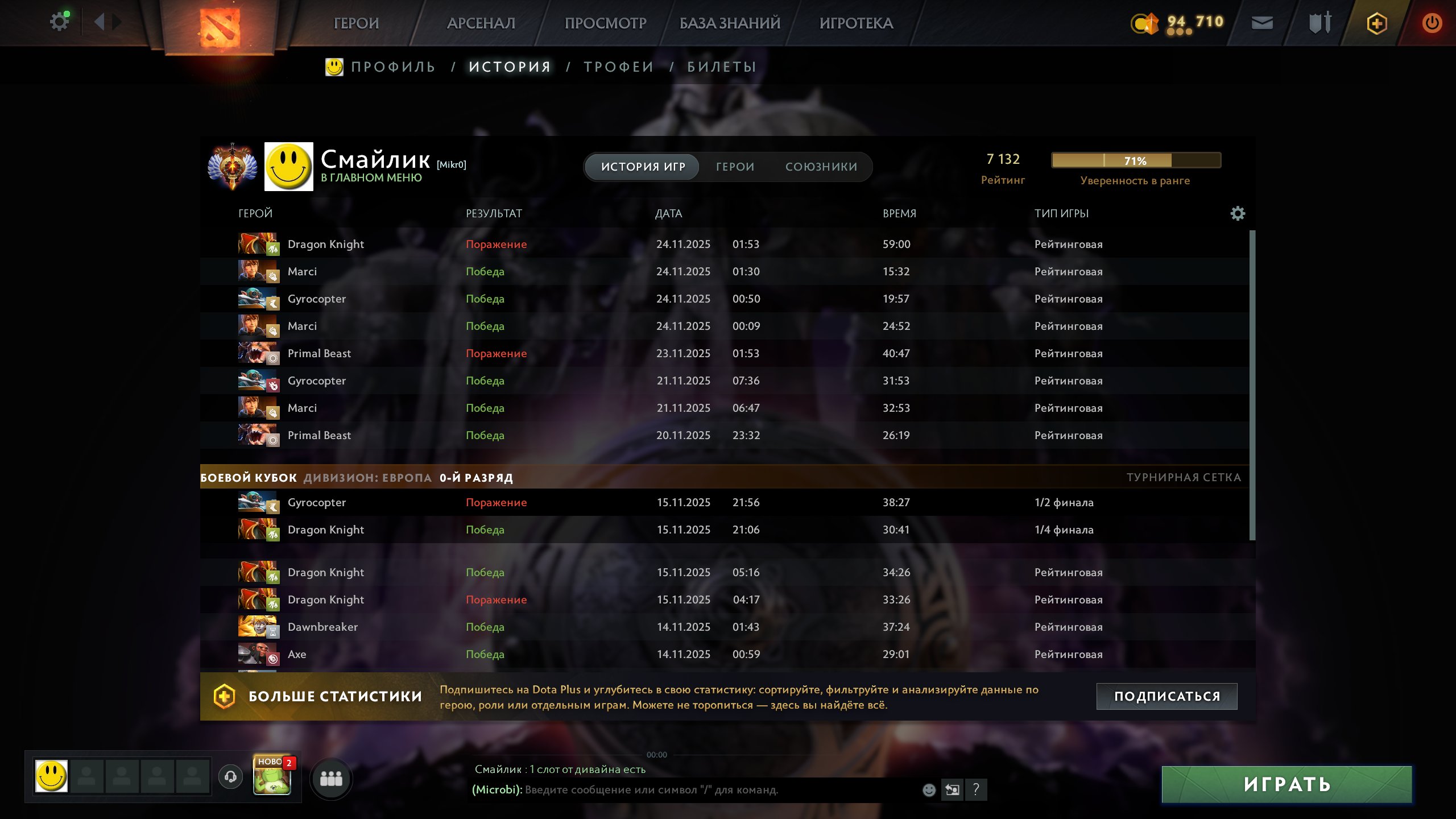Select the СОЮЗНИКИ tab
Viewport: 1456px width, 819px height.
[x=821, y=167]
